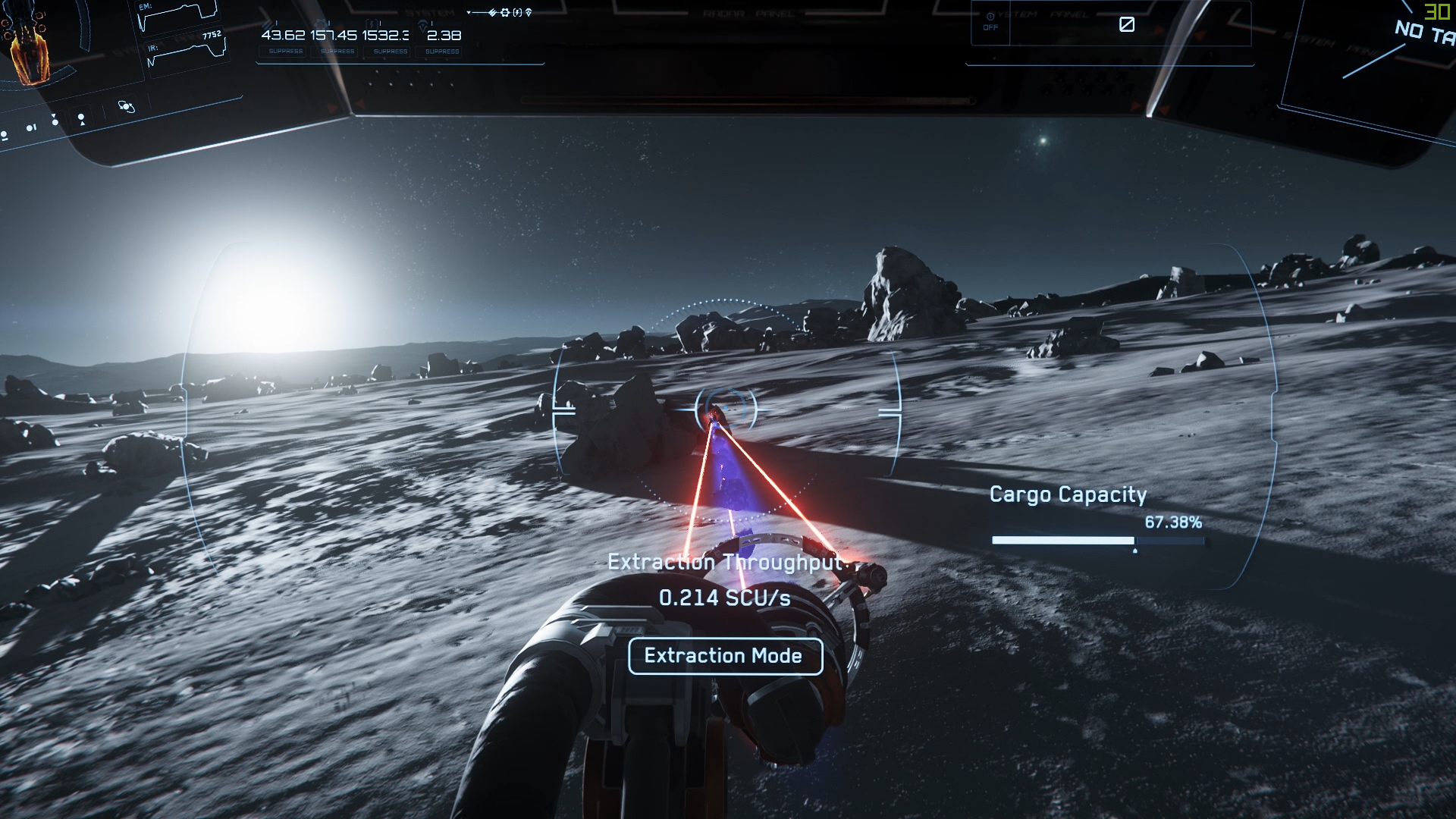Viewport: 1456px width, 819px height.
Task: Click SUPPRESS under the 1532 readout
Action: [391, 52]
